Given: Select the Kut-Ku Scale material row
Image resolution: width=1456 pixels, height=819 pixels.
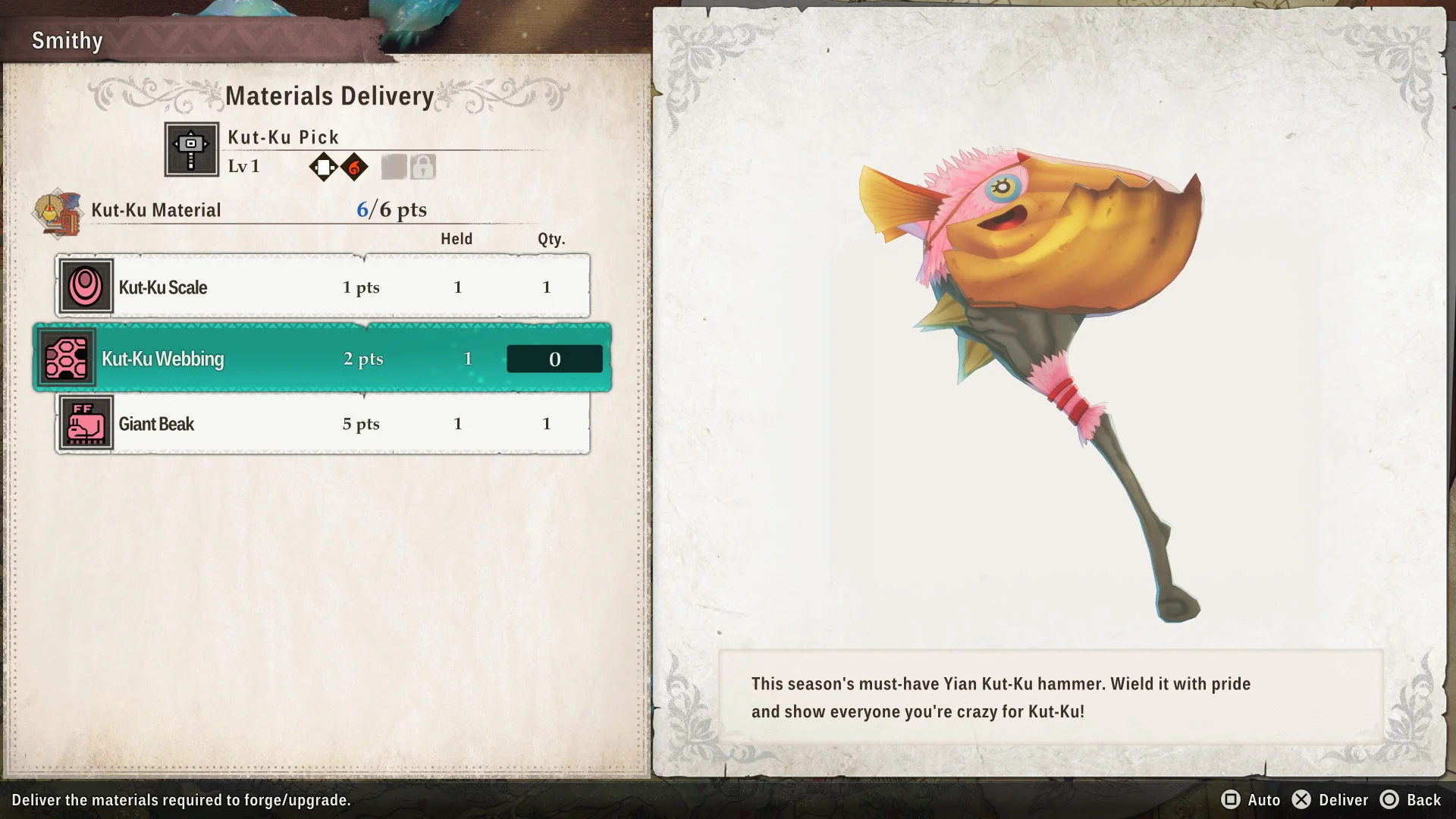Looking at the screenshot, I should [322, 287].
